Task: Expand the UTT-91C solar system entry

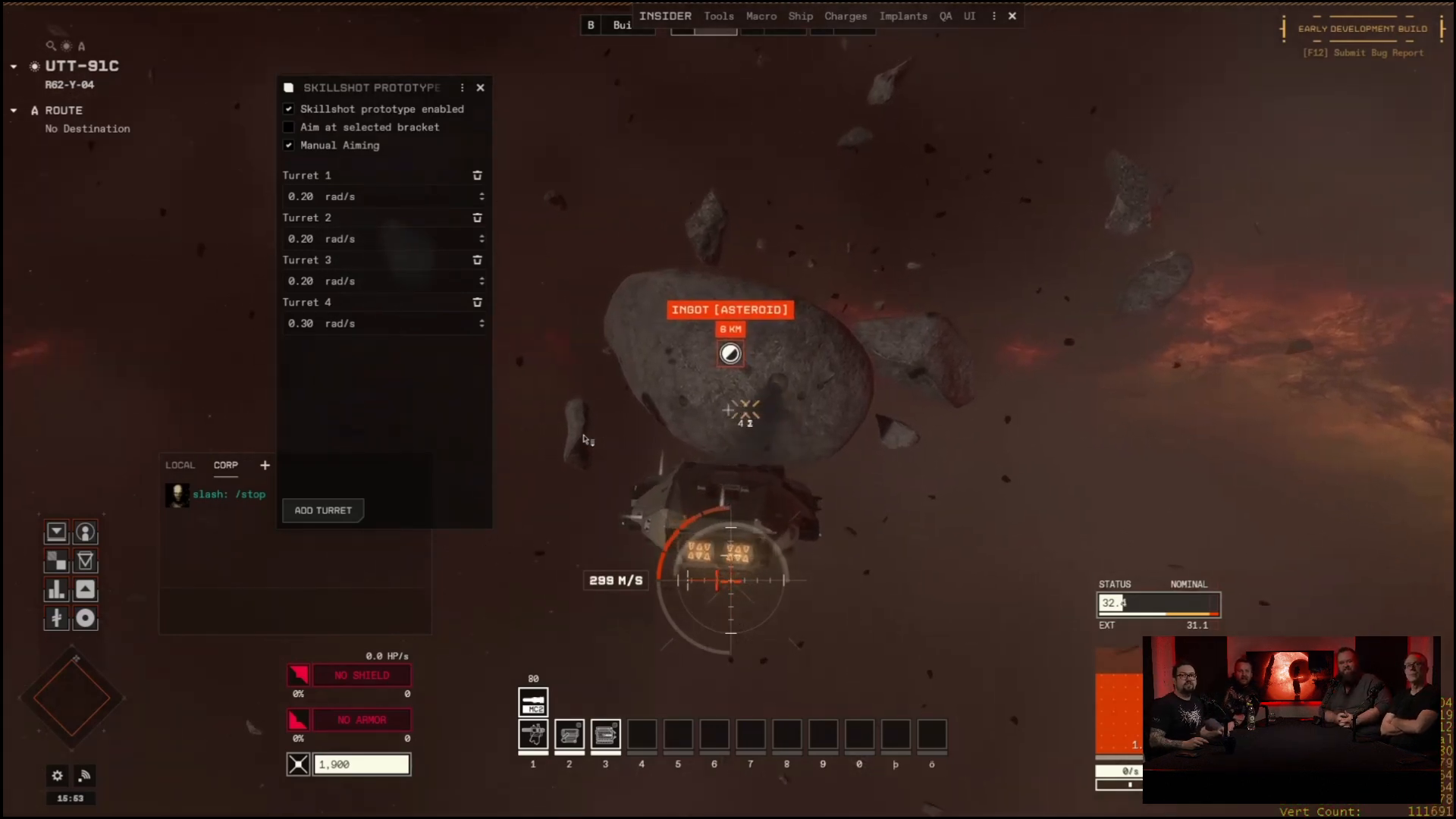Action: [12, 66]
